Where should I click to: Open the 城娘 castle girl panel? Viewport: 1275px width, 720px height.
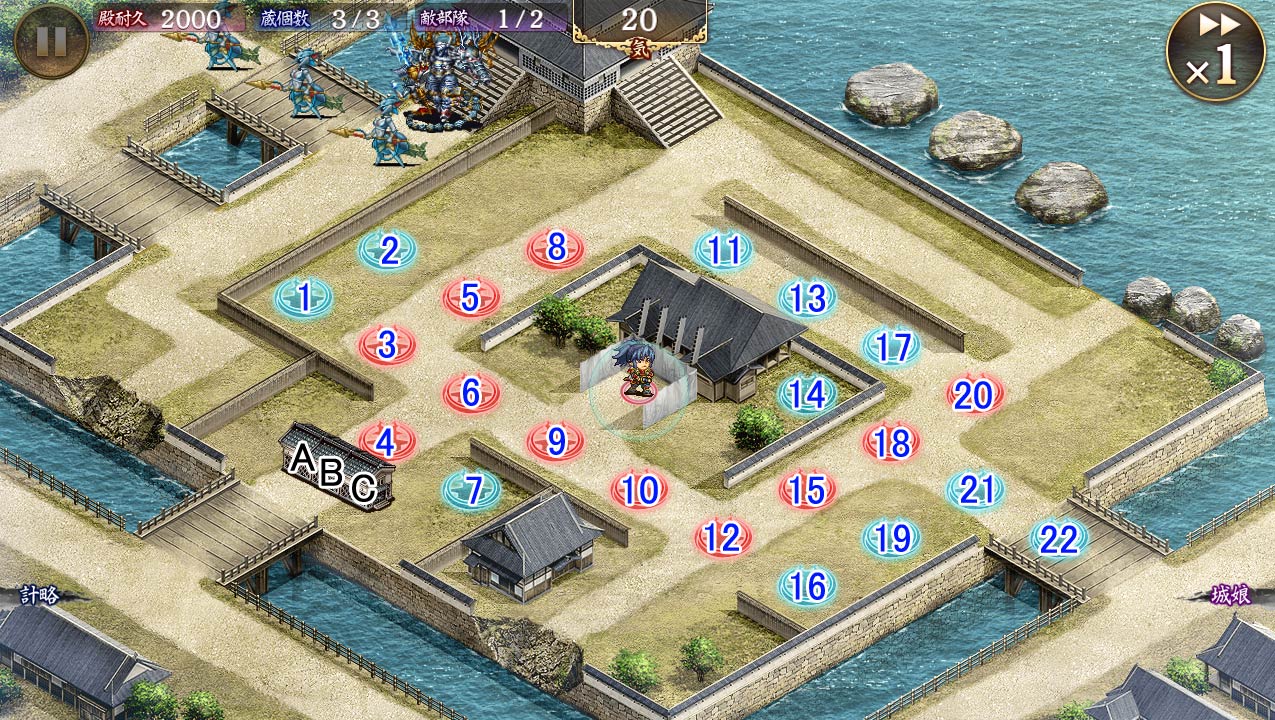pos(1229,595)
